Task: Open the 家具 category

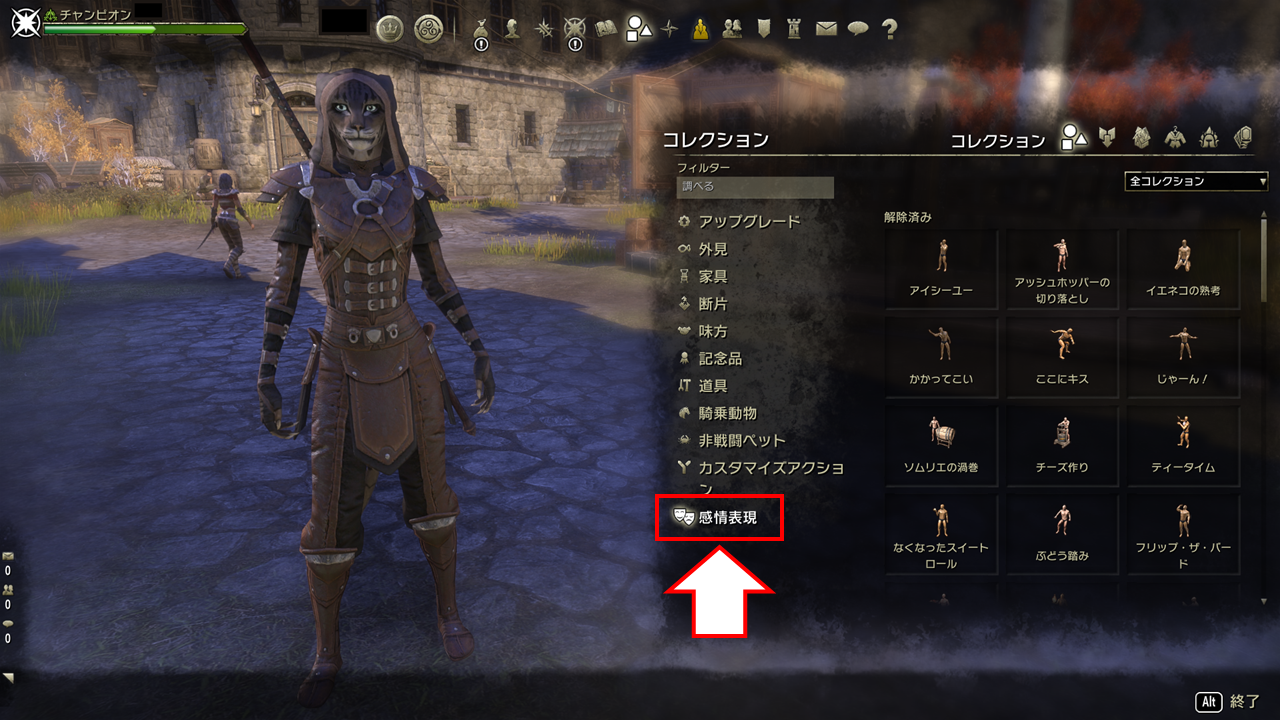Action: pyautogui.click(x=713, y=276)
